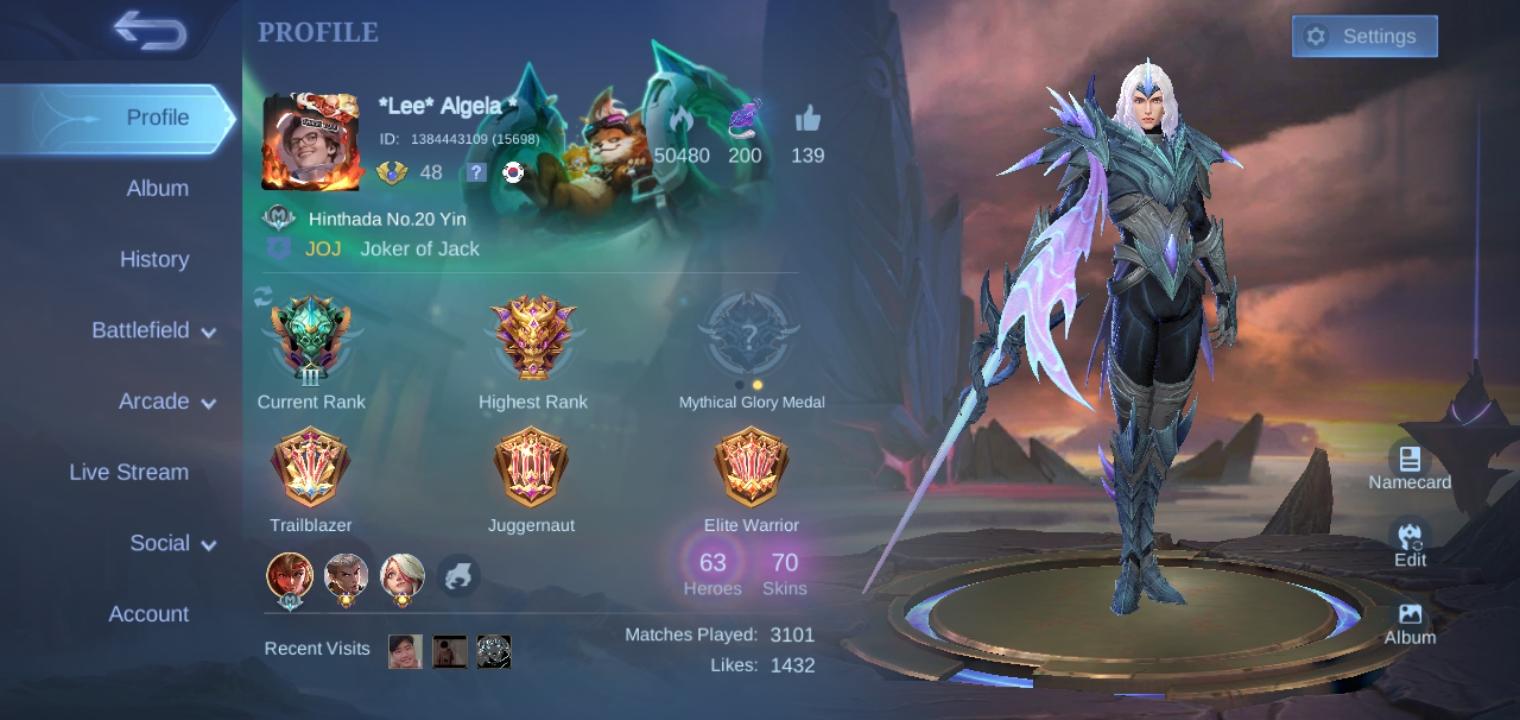
Task: Switch to the History tab
Action: pos(154,259)
